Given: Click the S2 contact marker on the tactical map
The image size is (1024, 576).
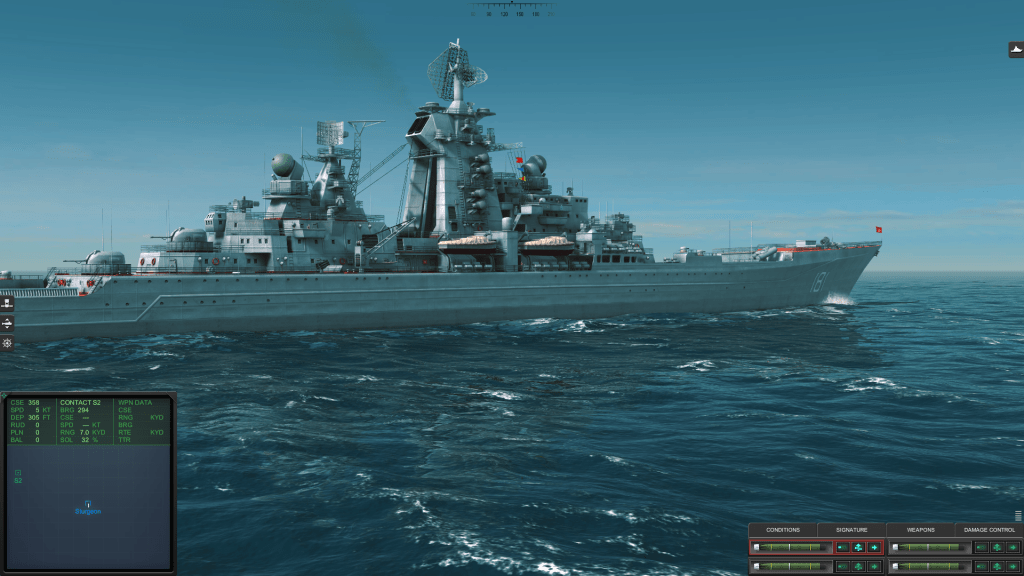Looking at the screenshot, I should pos(18,473).
